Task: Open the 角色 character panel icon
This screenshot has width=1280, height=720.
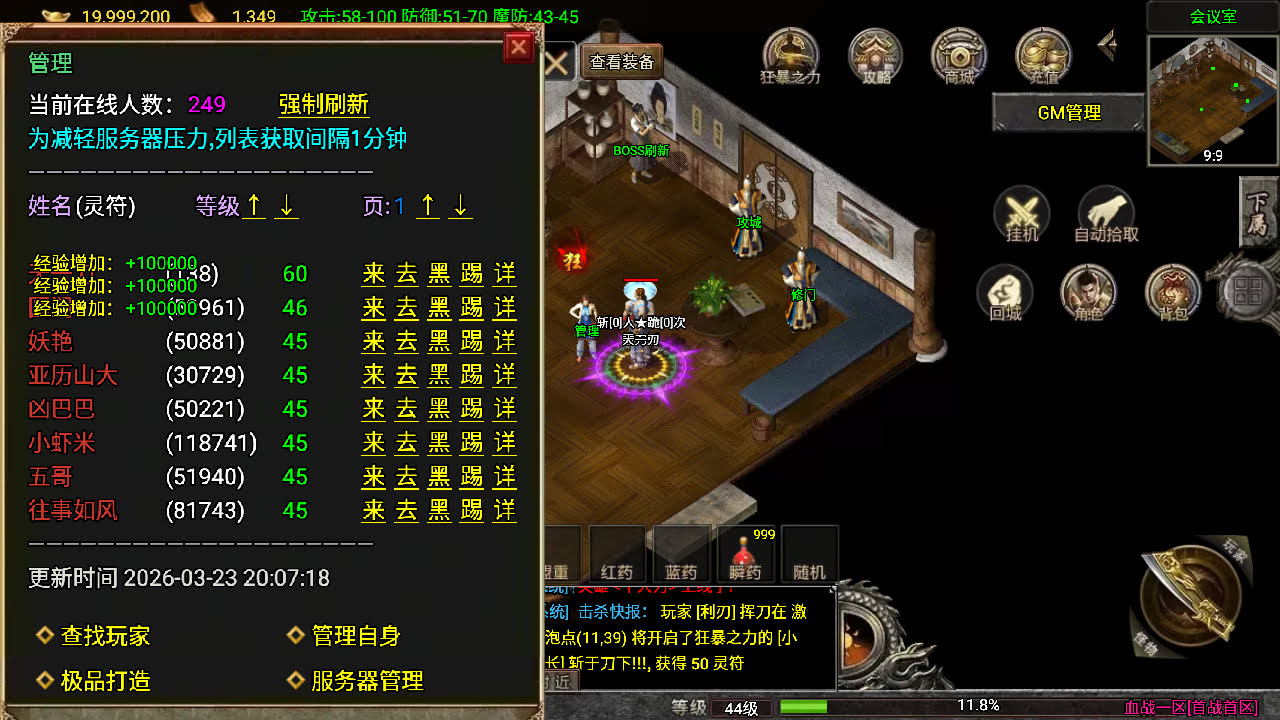Action: [x=1089, y=293]
